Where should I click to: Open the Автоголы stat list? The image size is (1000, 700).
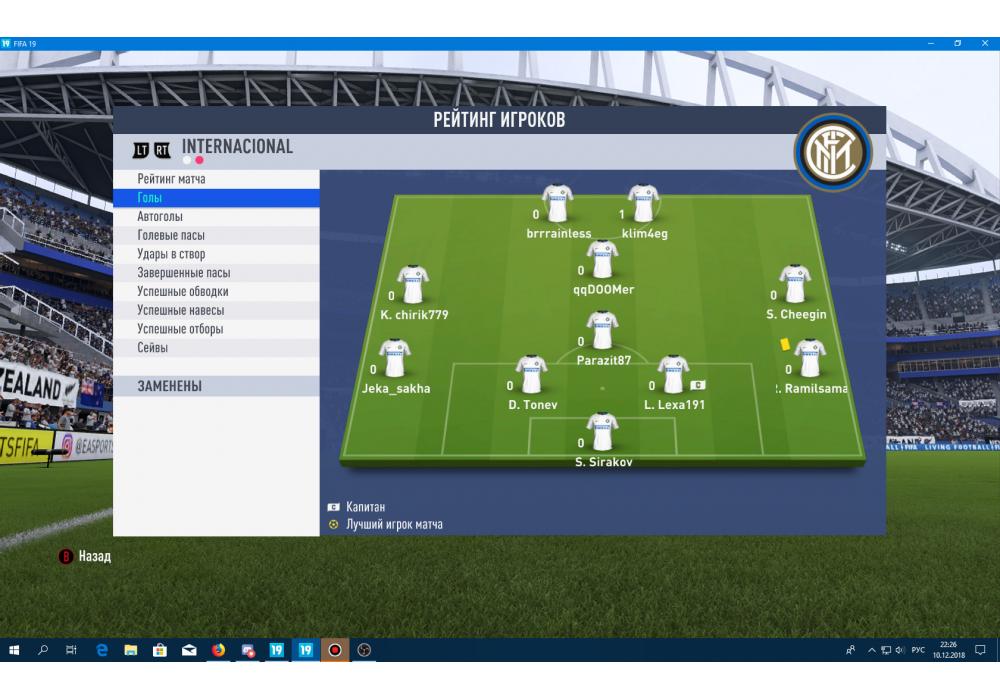pos(160,217)
